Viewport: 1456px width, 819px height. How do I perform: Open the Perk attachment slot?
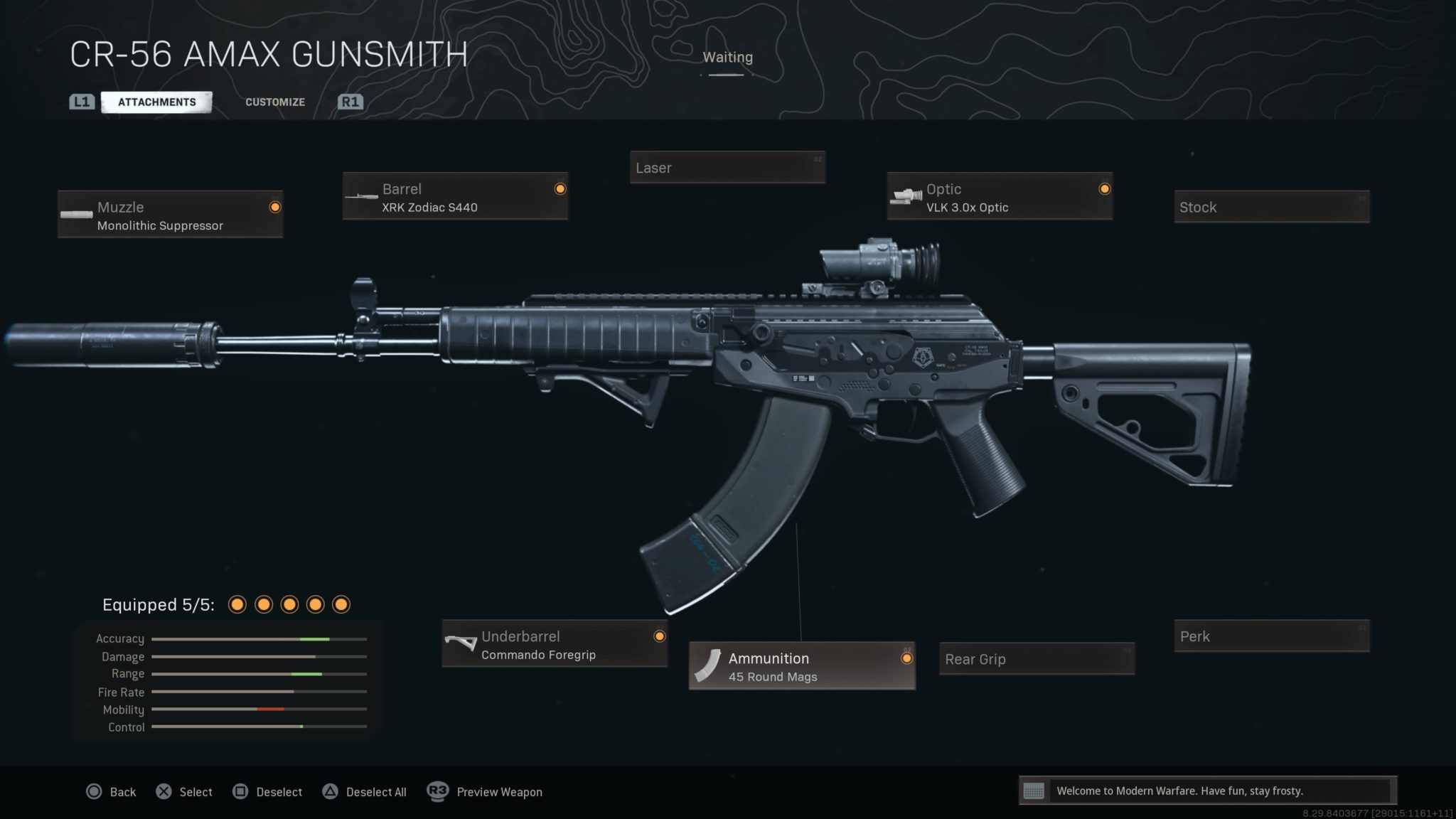coord(1271,636)
